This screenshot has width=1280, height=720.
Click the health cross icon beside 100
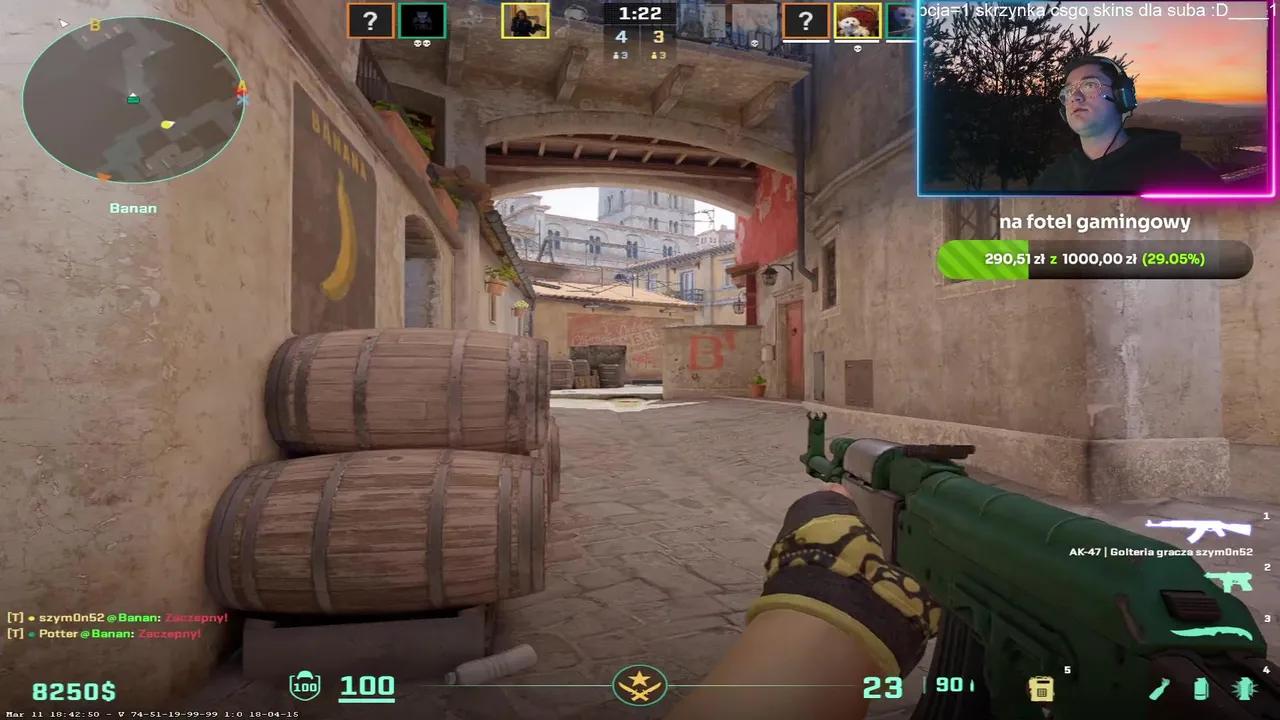(305, 685)
